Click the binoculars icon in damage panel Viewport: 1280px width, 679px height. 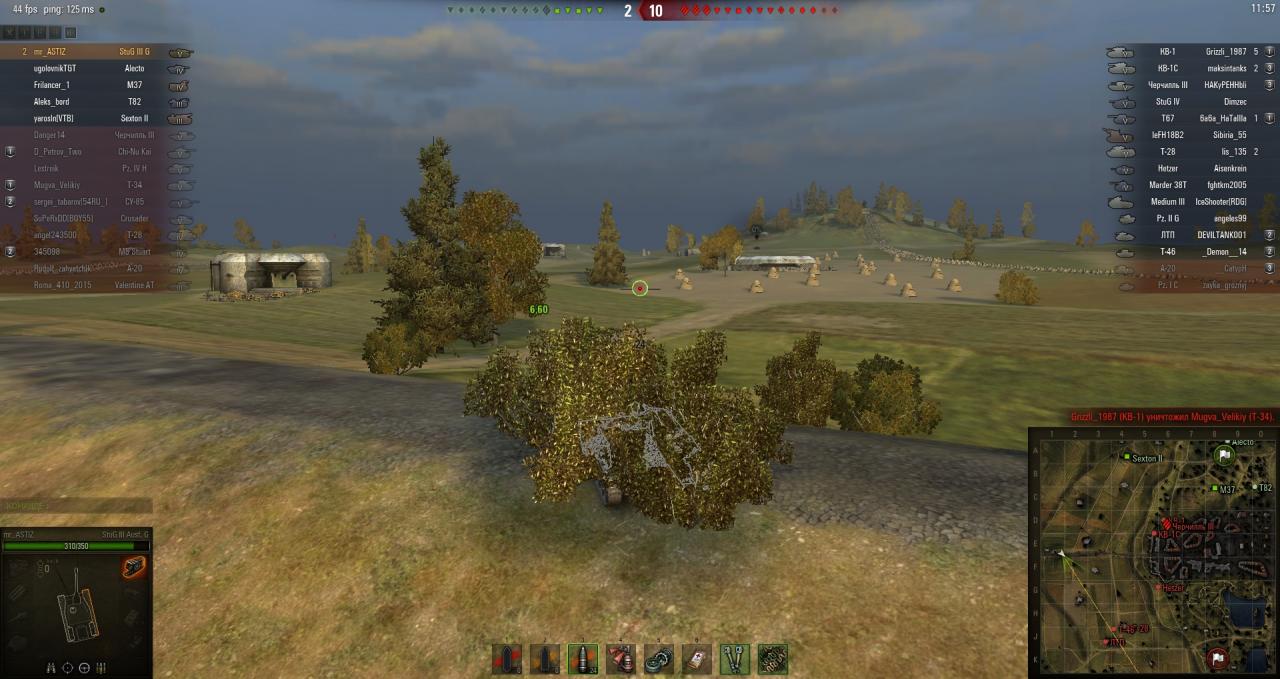[x=52, y=667]
